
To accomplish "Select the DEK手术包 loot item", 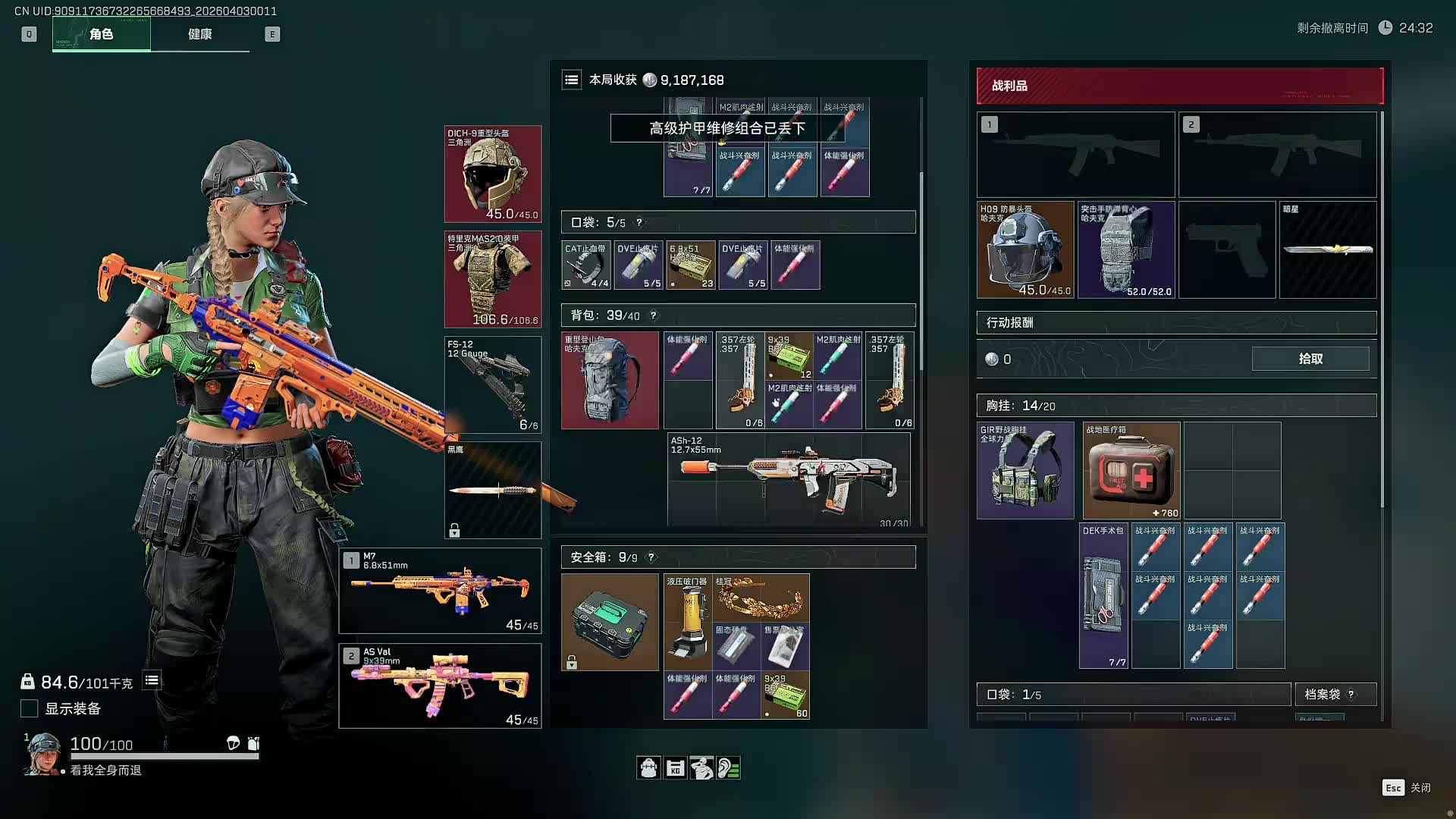I will (1104, 595).
